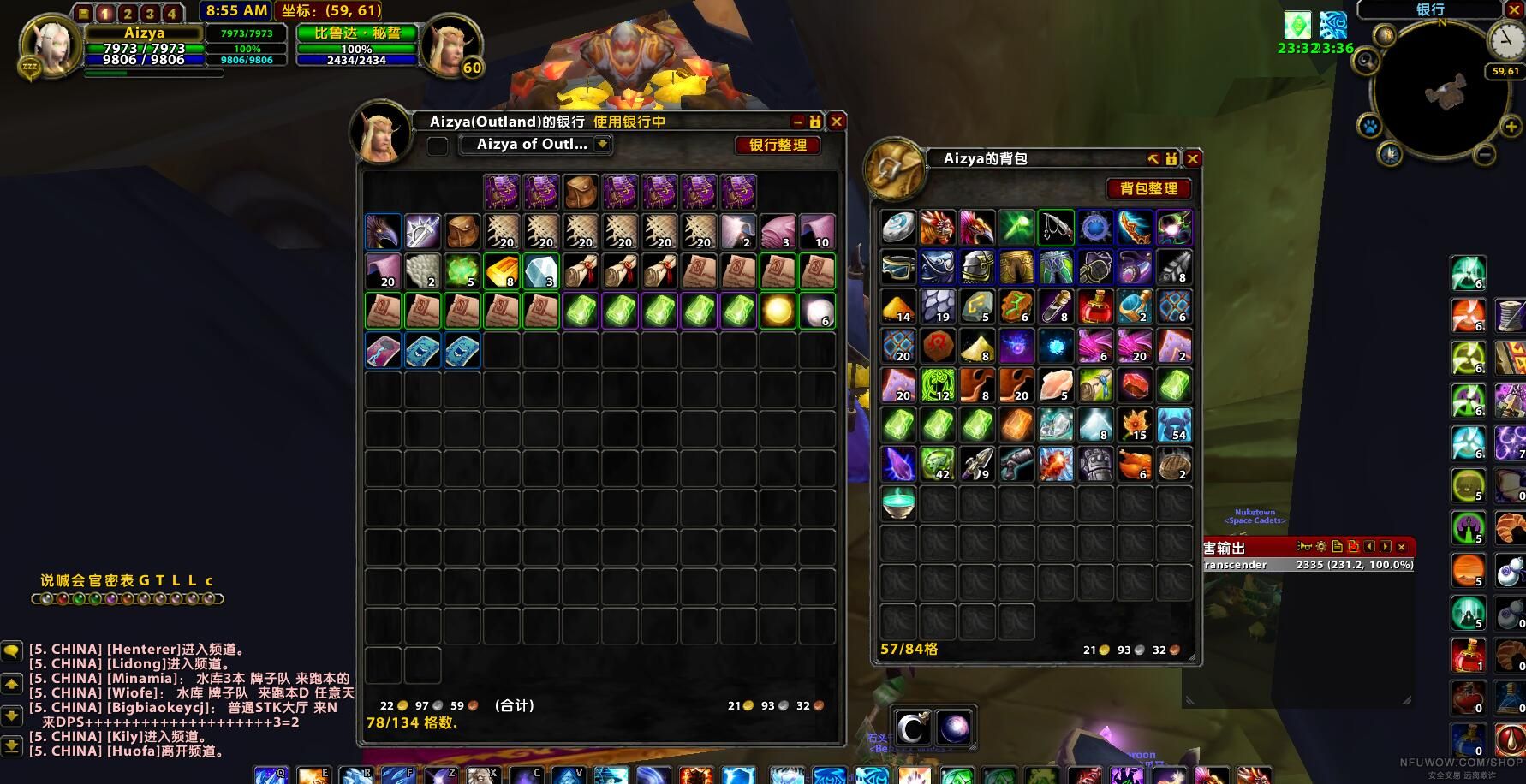Close the Aizya bank window

click(837, 122)
